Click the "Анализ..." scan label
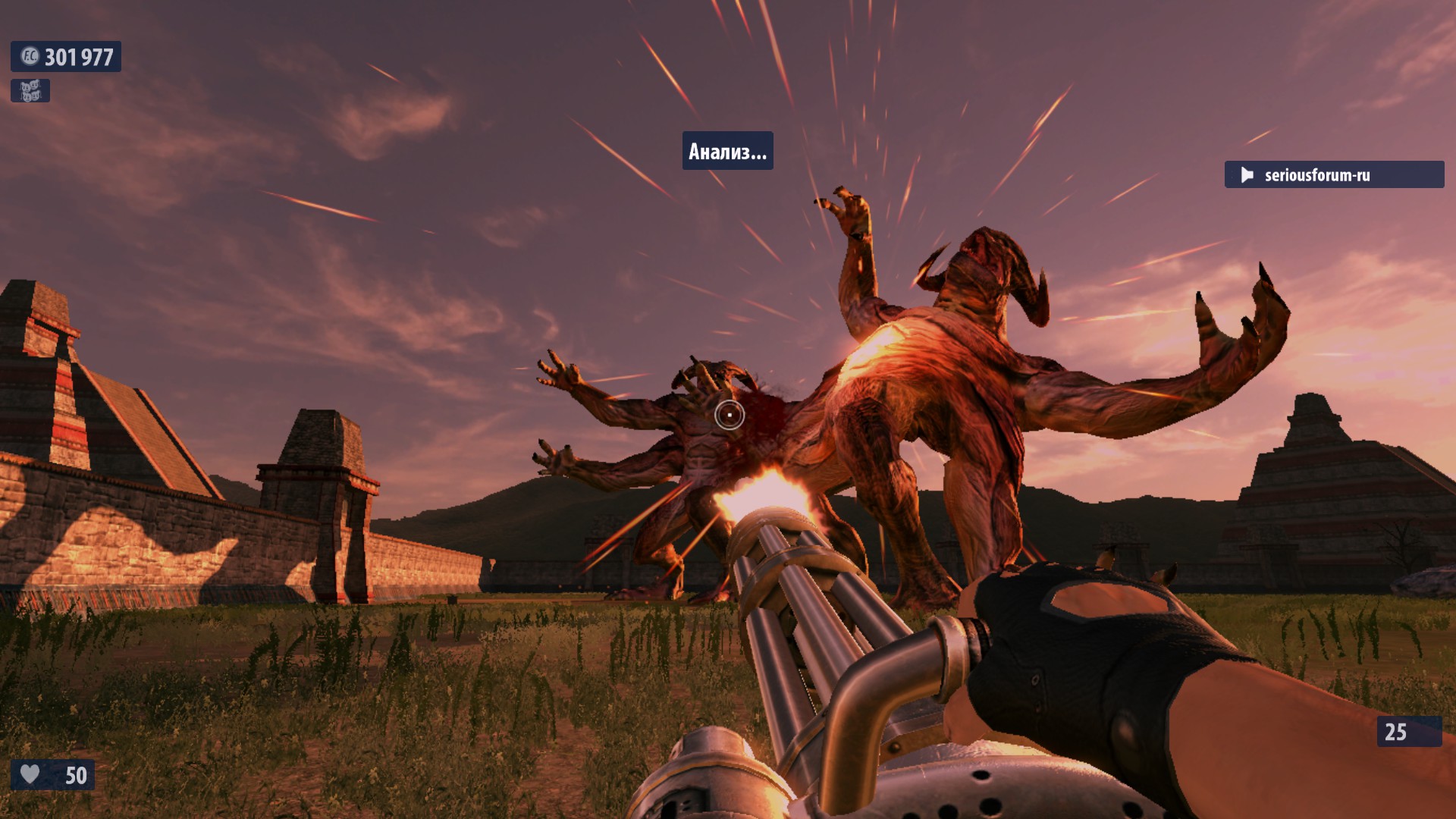The height and width of the screenshot is (819, 1456). [727, 152]
